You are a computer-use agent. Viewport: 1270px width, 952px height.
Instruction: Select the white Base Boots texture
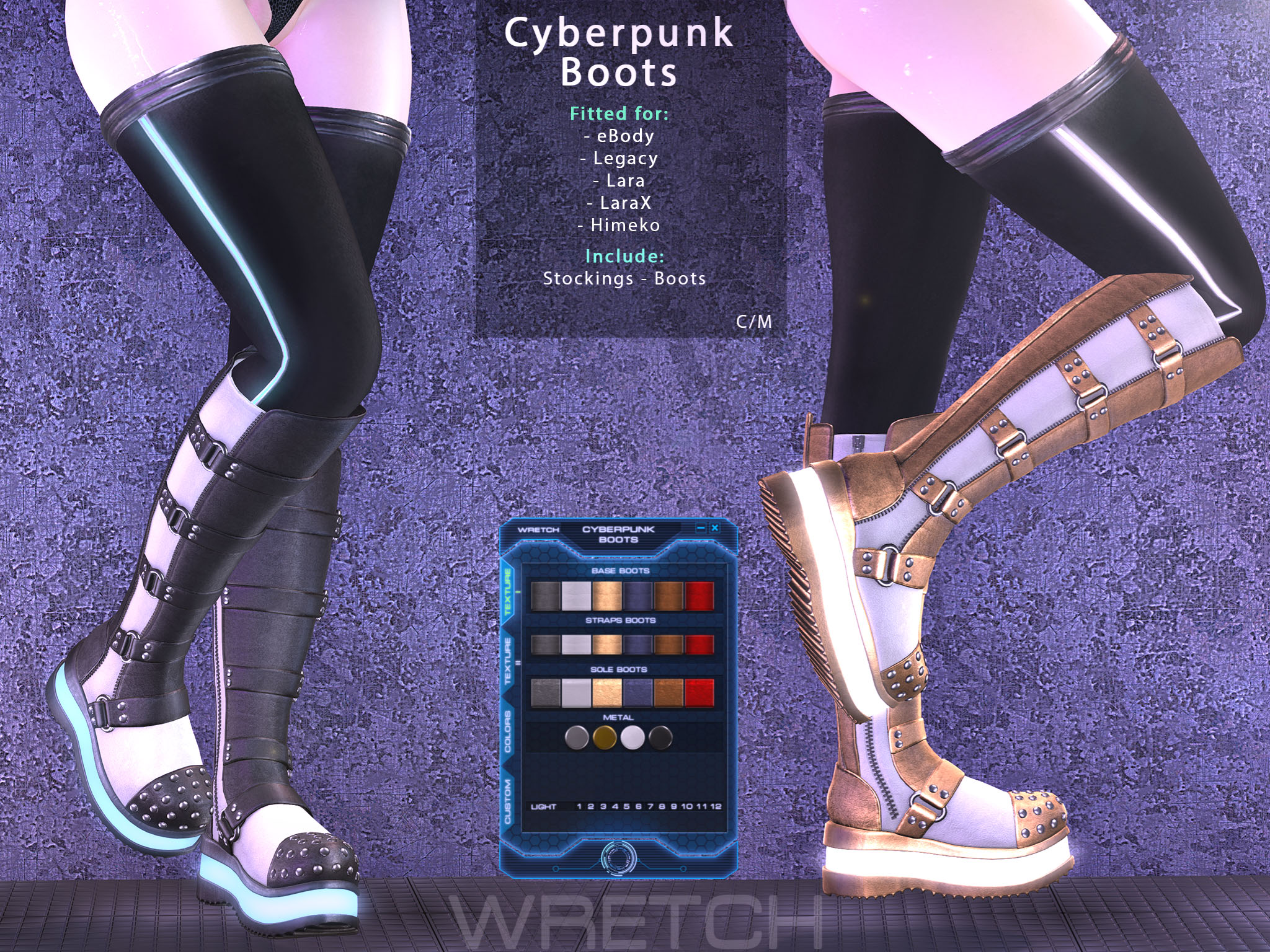point(575,595)
